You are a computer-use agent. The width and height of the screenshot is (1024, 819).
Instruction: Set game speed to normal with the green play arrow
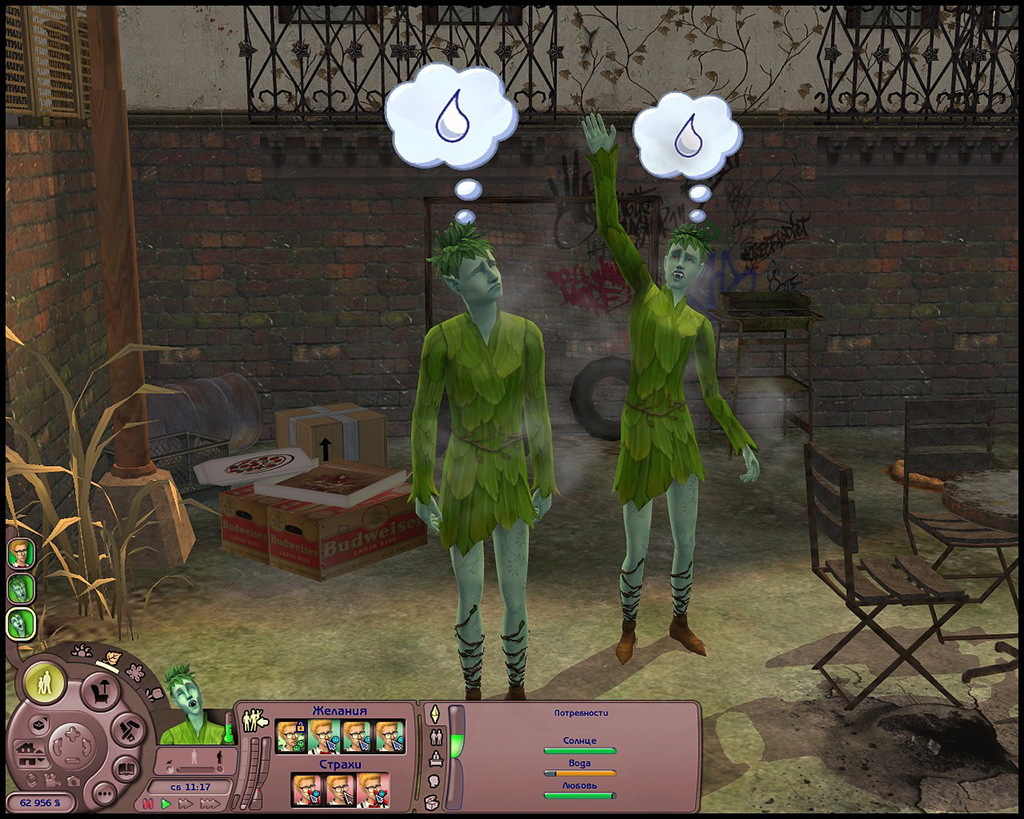(167, 803)
